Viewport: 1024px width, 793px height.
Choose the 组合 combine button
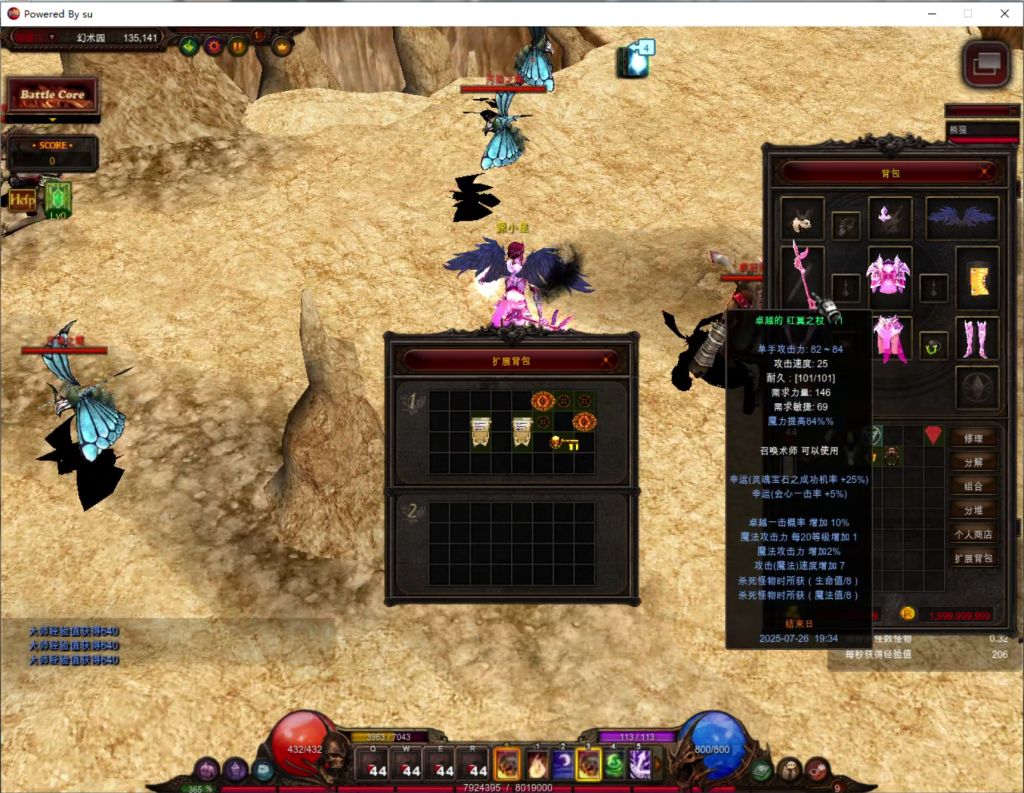click(973, 486)
